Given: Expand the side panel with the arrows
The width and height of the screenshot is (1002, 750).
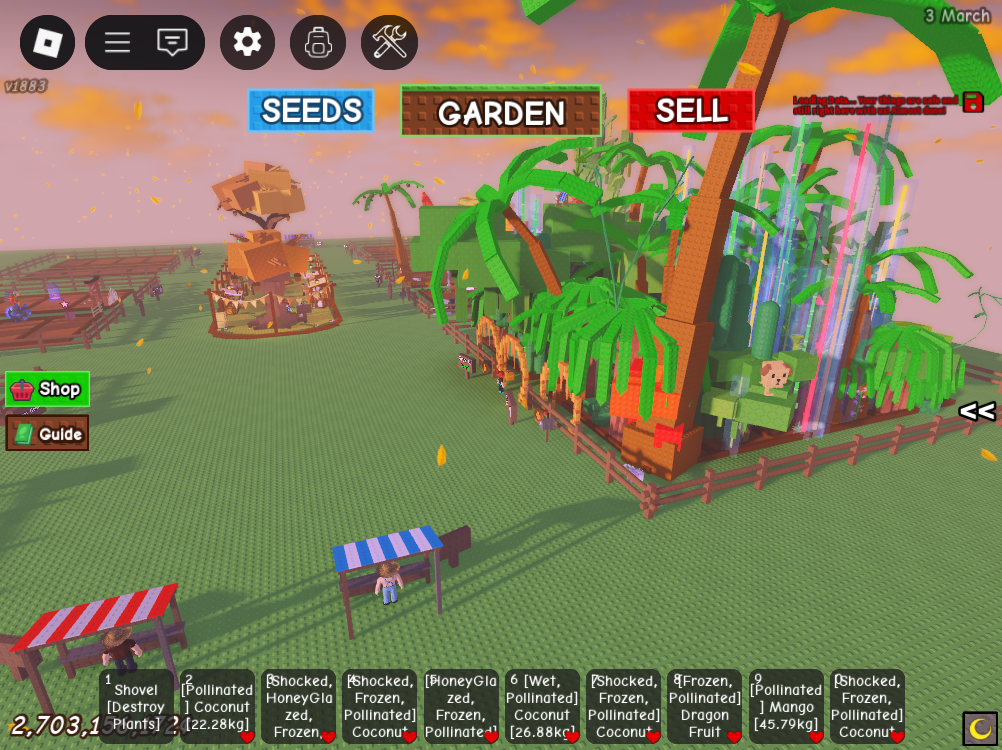Looking at the screenshot, I should click(976, 411).
